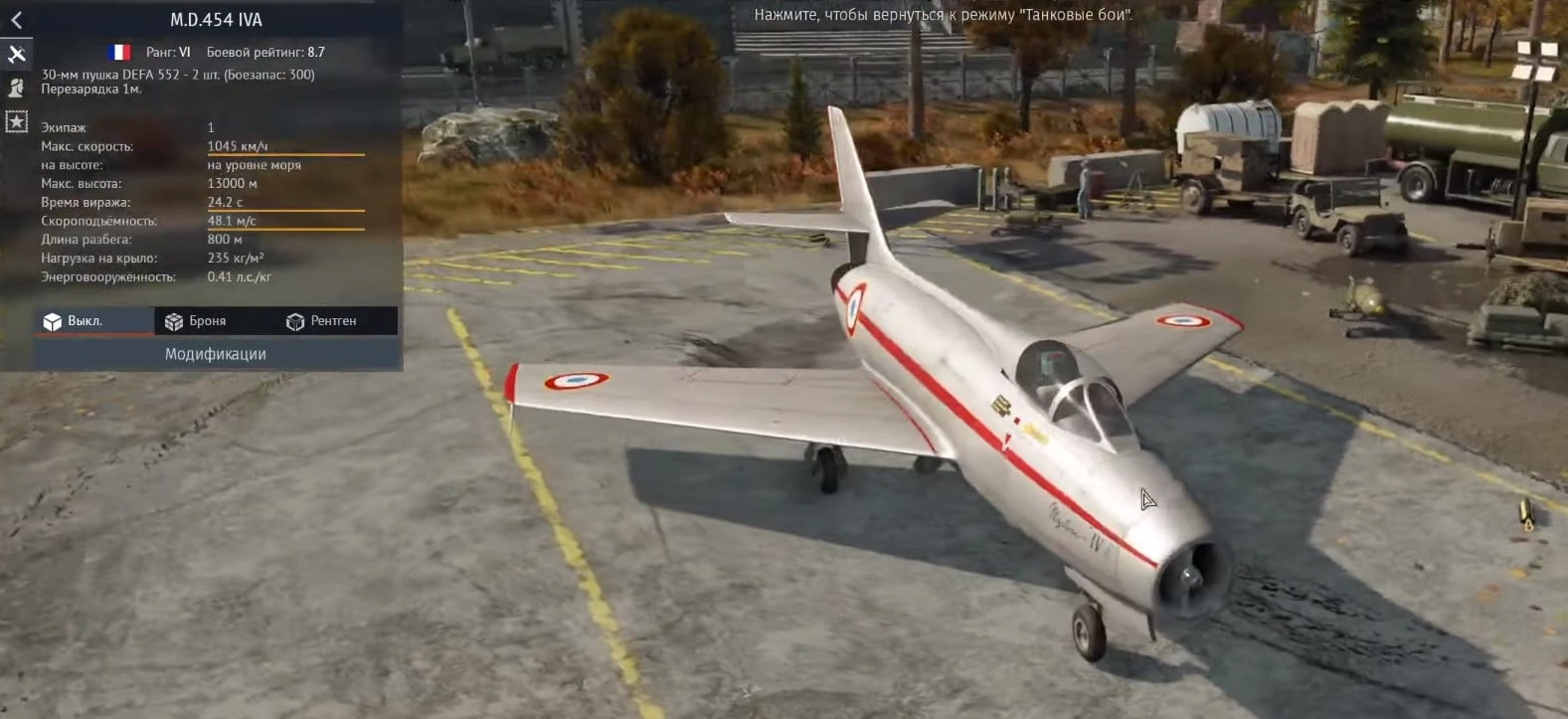Open the crew tab with the pilot helmet icon
Viewport: 1568px width, 719px height.
point(16,88)
